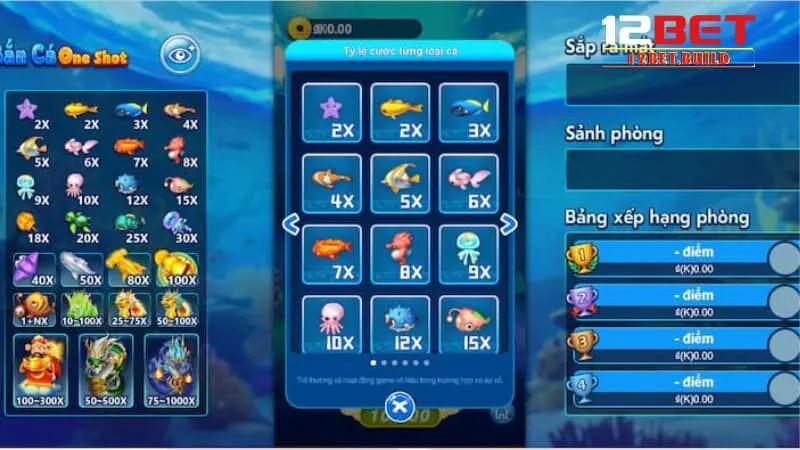This screenshot has width=800, height=450.
Task: Pick the seahorse 8X tile
Action: coord(400,254)
